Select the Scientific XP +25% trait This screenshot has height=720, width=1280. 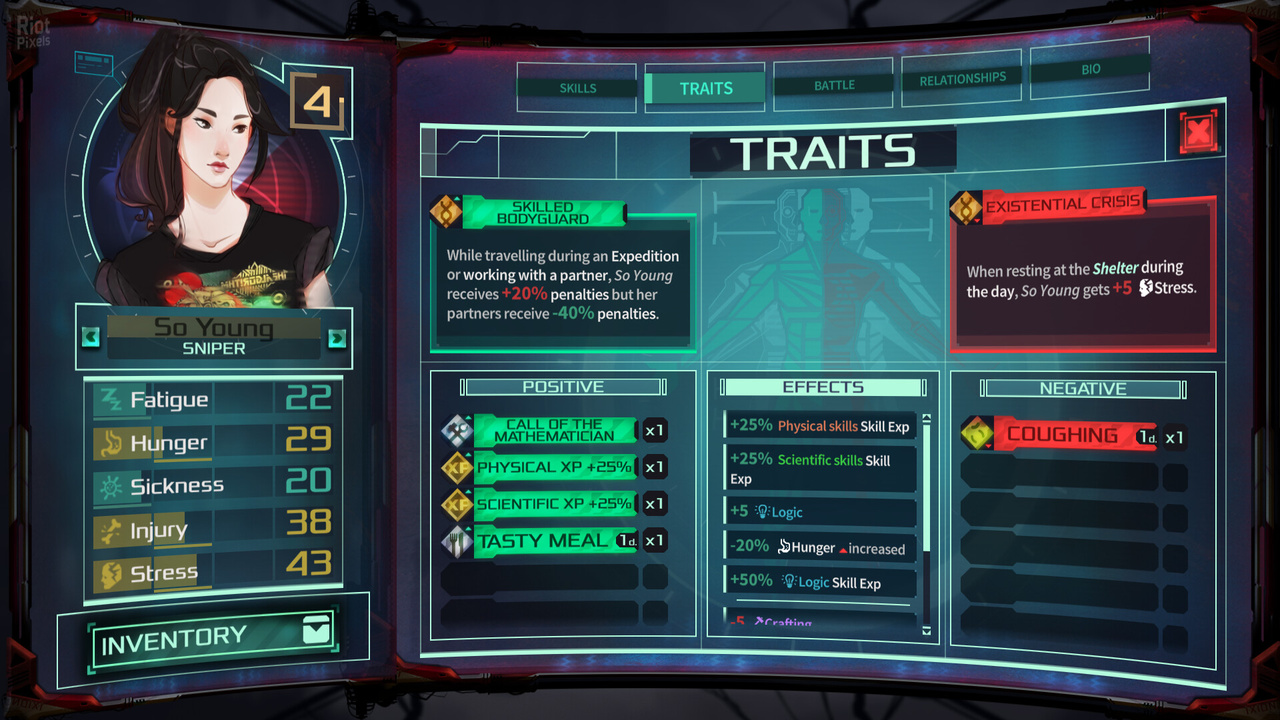553,504
